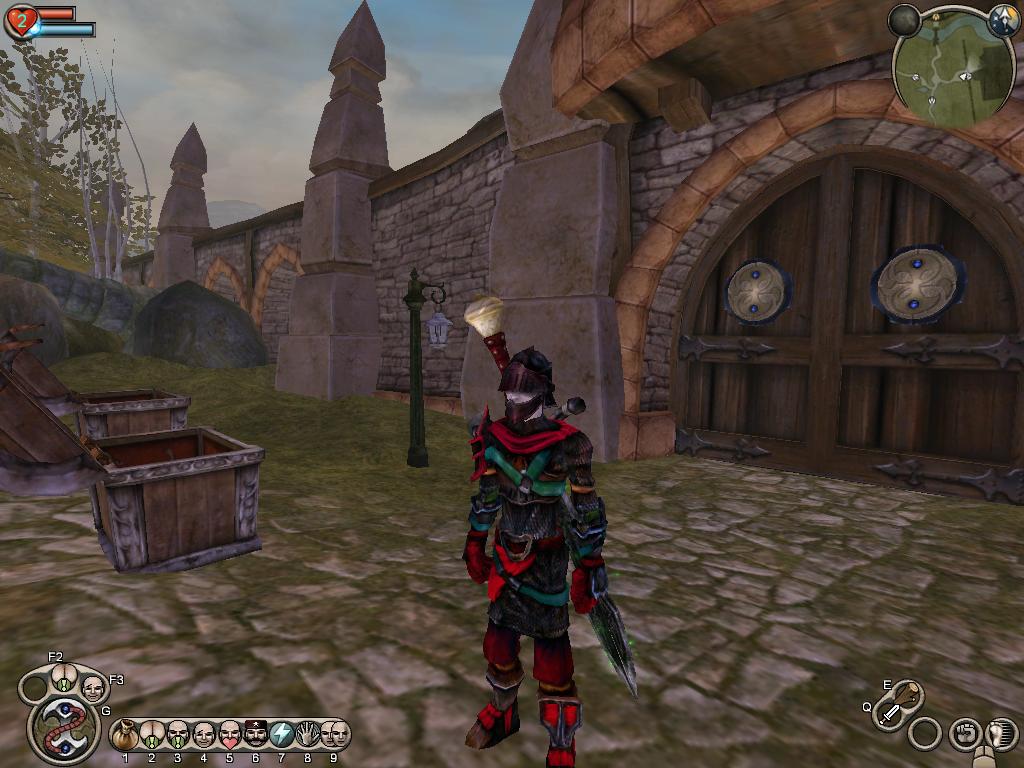The width and height of the screenshot is (1024, 768).
Task: Toggle the footprint sneak icon
Action: click(x=999, y=735)
